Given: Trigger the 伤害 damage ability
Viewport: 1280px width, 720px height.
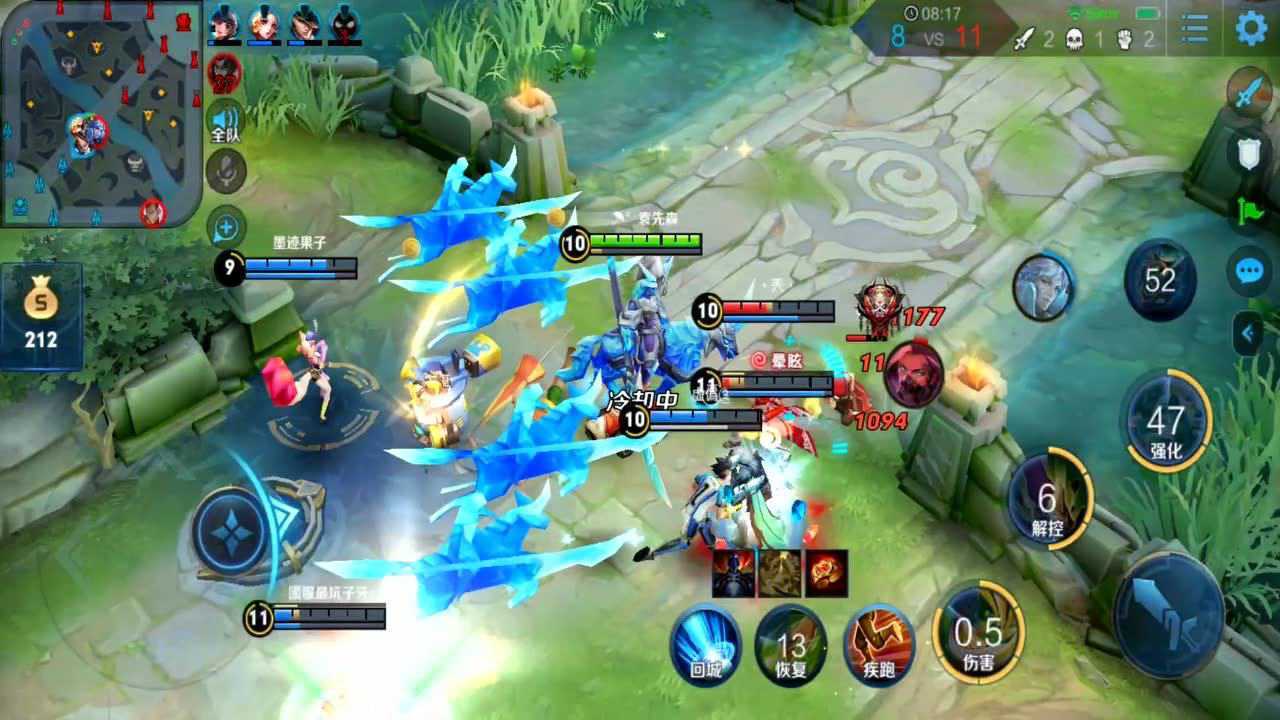Looking at the screenshot, I should coord(978,632).
